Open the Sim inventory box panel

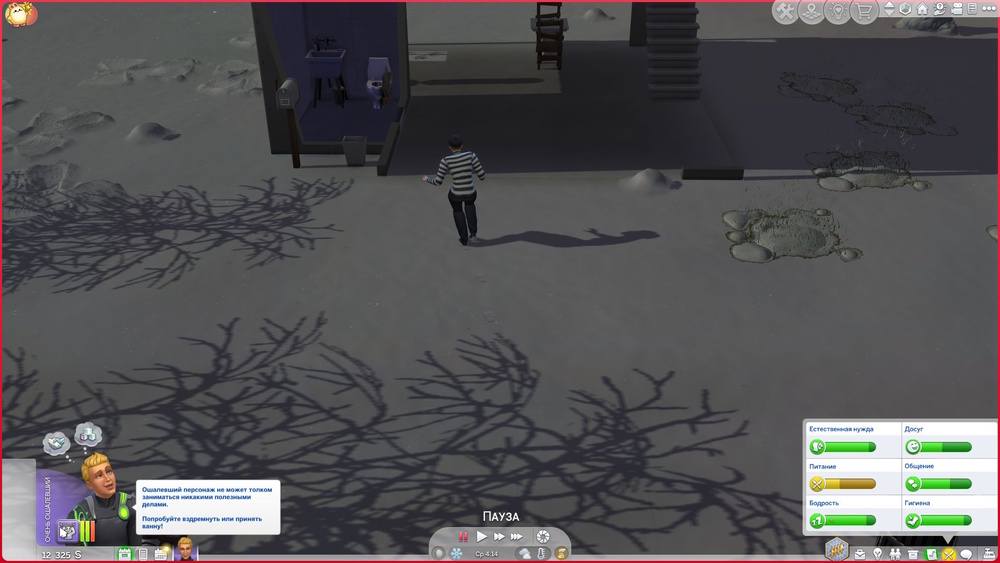[913, 554]
